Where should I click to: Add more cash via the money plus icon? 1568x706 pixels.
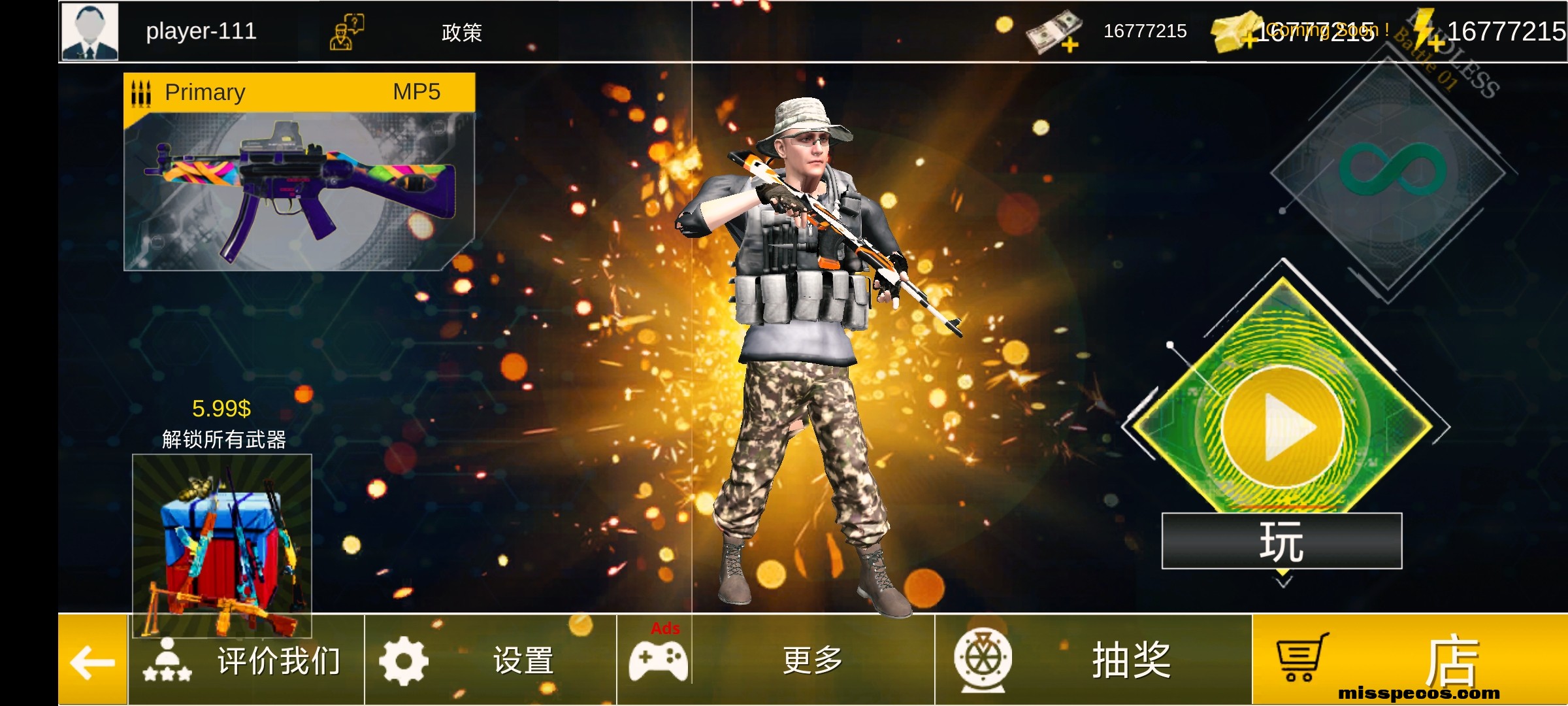click(x=1050, y=31)
